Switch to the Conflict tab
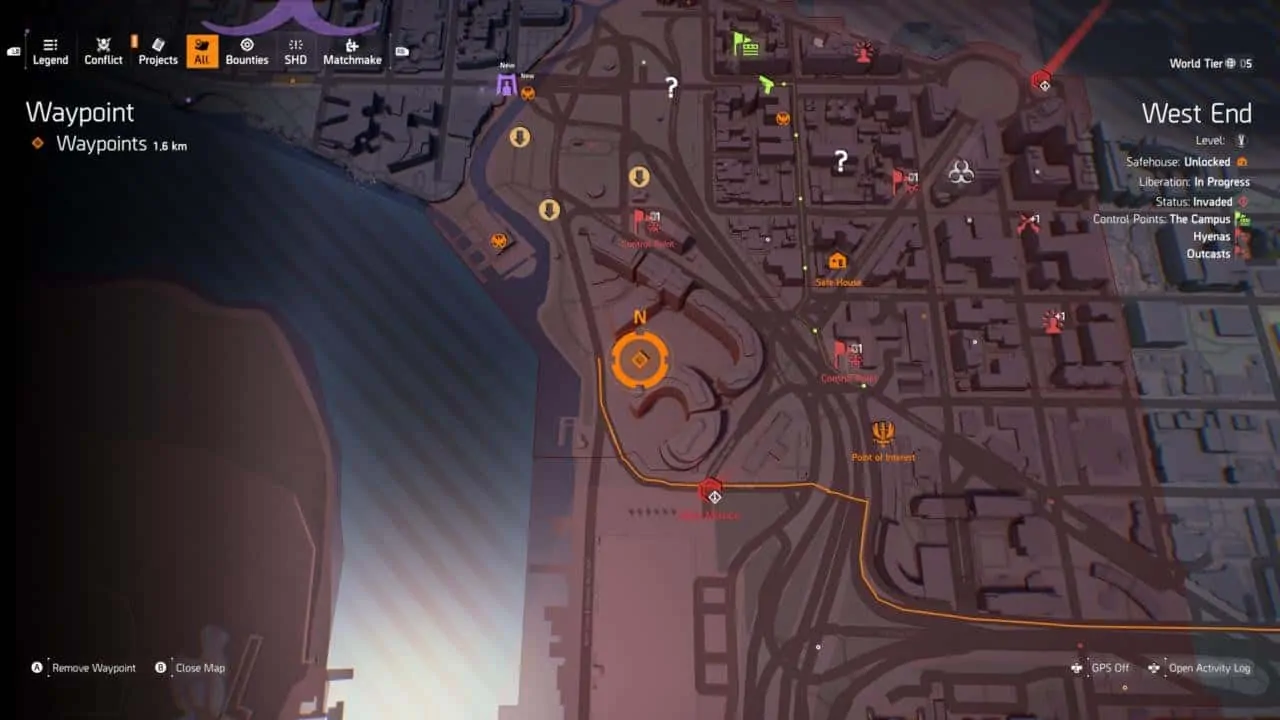The image size is (1280, 720). [103, 50]
